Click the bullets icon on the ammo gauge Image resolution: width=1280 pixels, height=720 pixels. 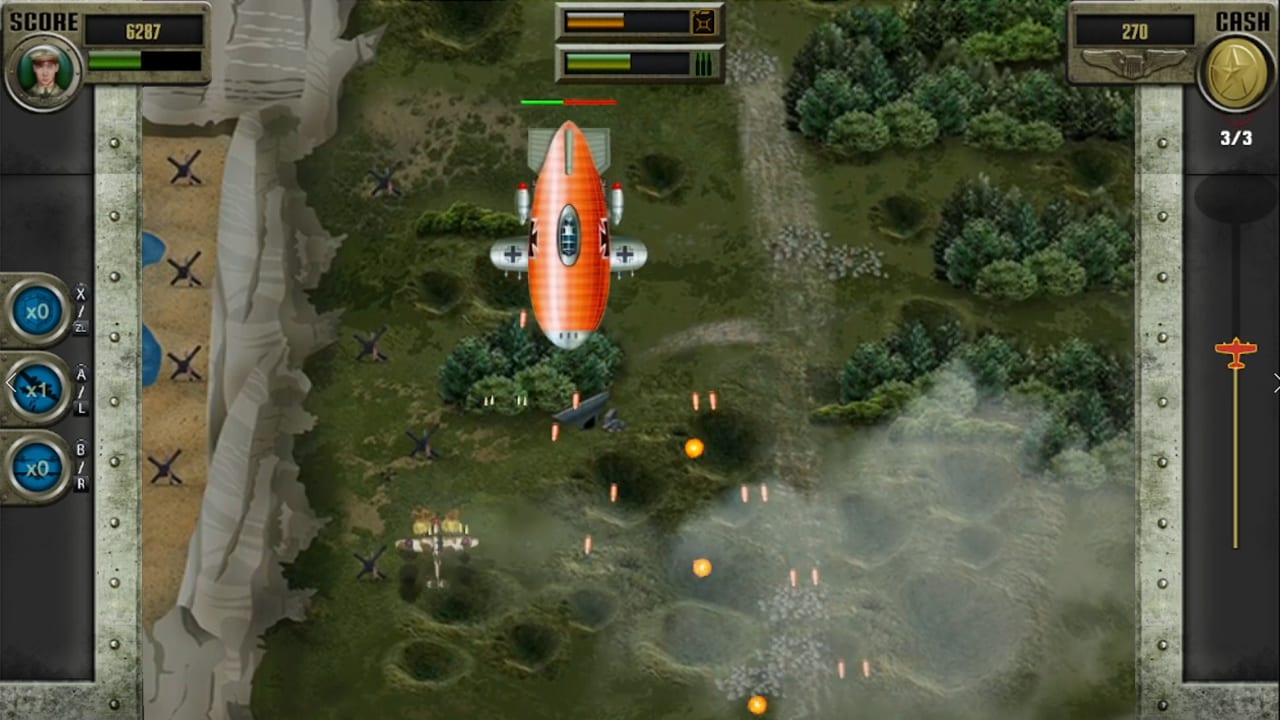tap(703, 63)
